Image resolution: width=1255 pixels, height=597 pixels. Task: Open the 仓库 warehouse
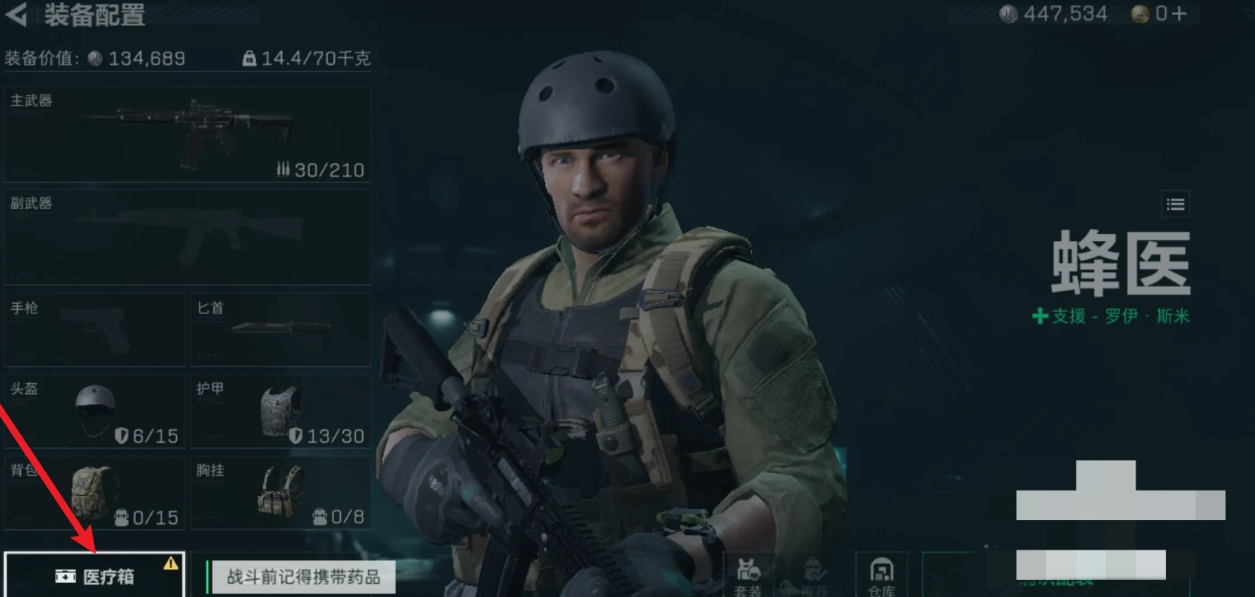click(x=882, y=575)
